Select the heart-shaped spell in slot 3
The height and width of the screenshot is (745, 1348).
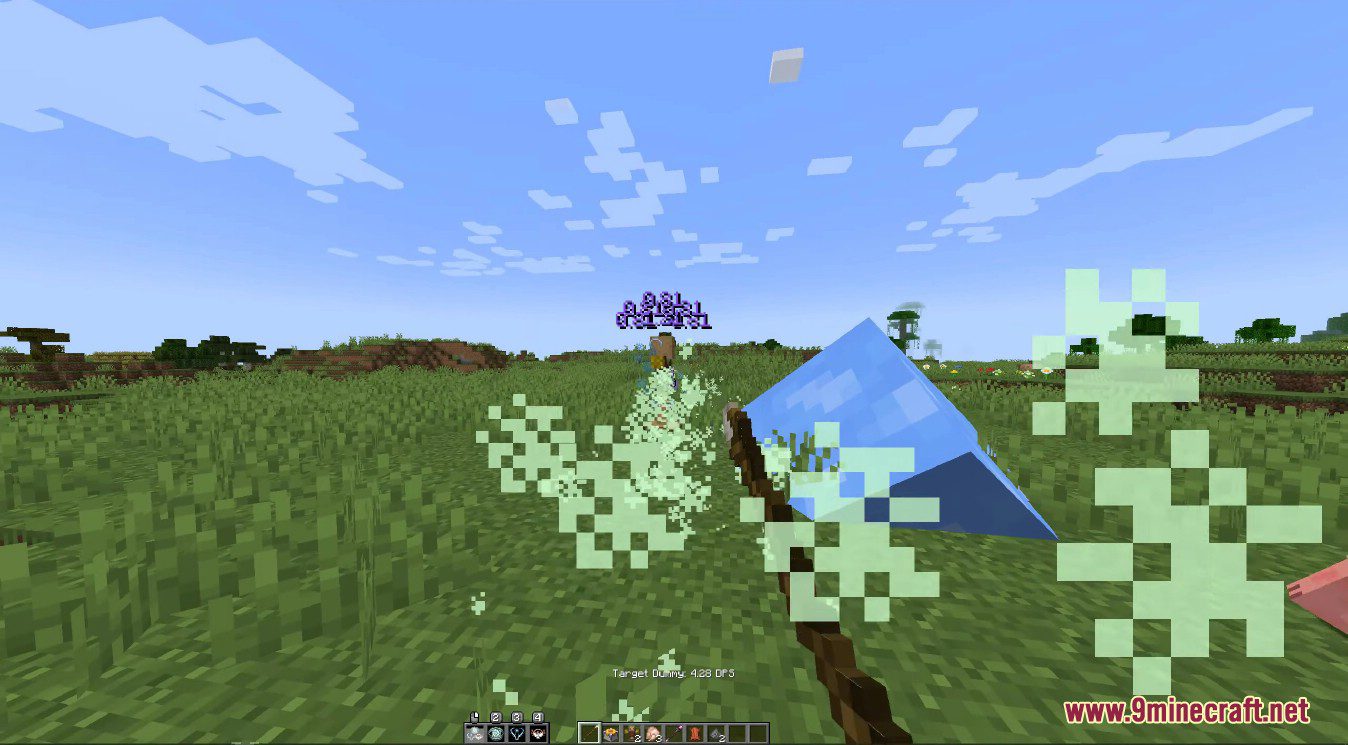[515, 733]
